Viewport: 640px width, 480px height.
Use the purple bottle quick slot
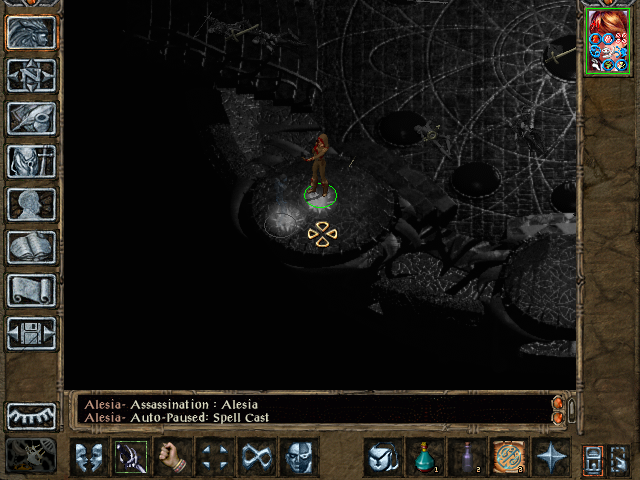[467, 457]
